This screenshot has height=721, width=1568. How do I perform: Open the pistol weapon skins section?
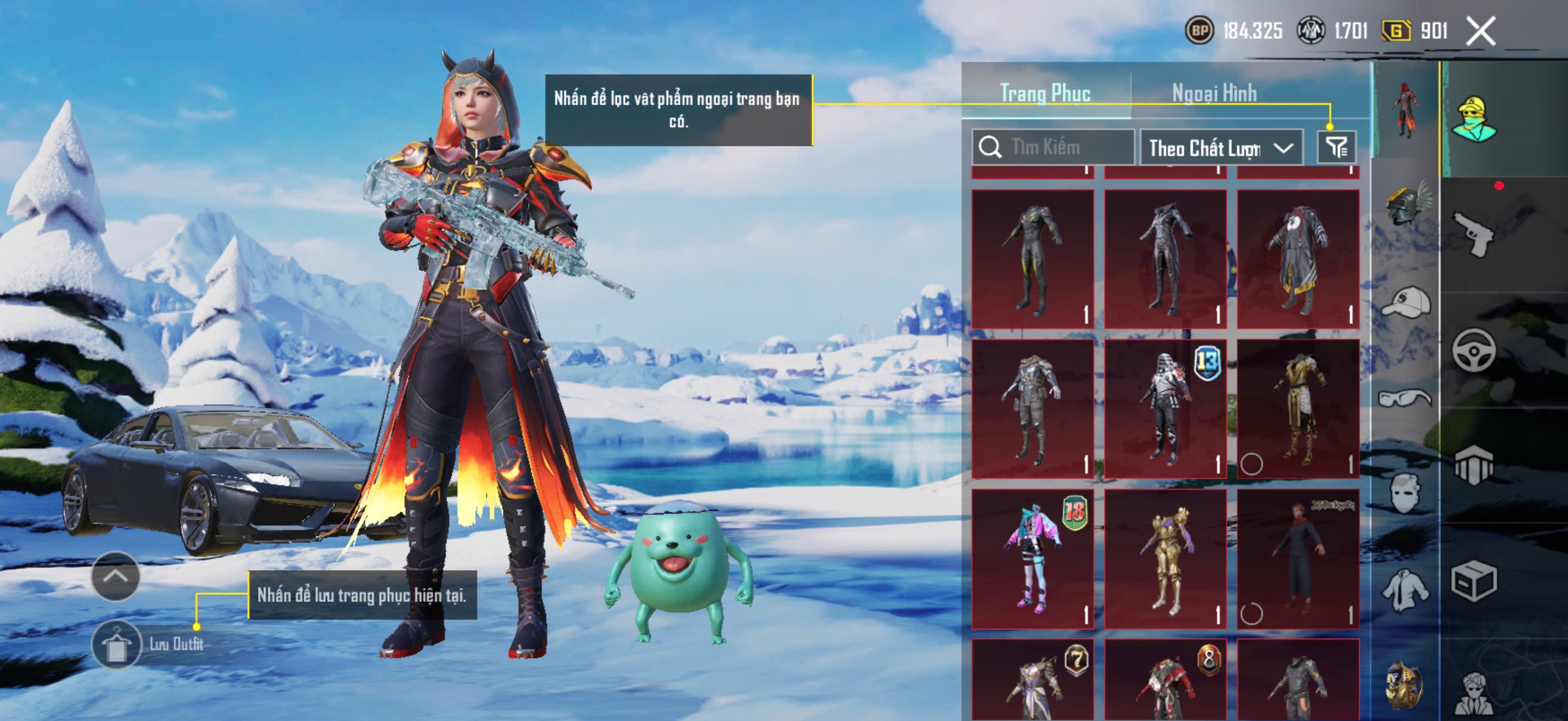click(x=1473, y=233)
